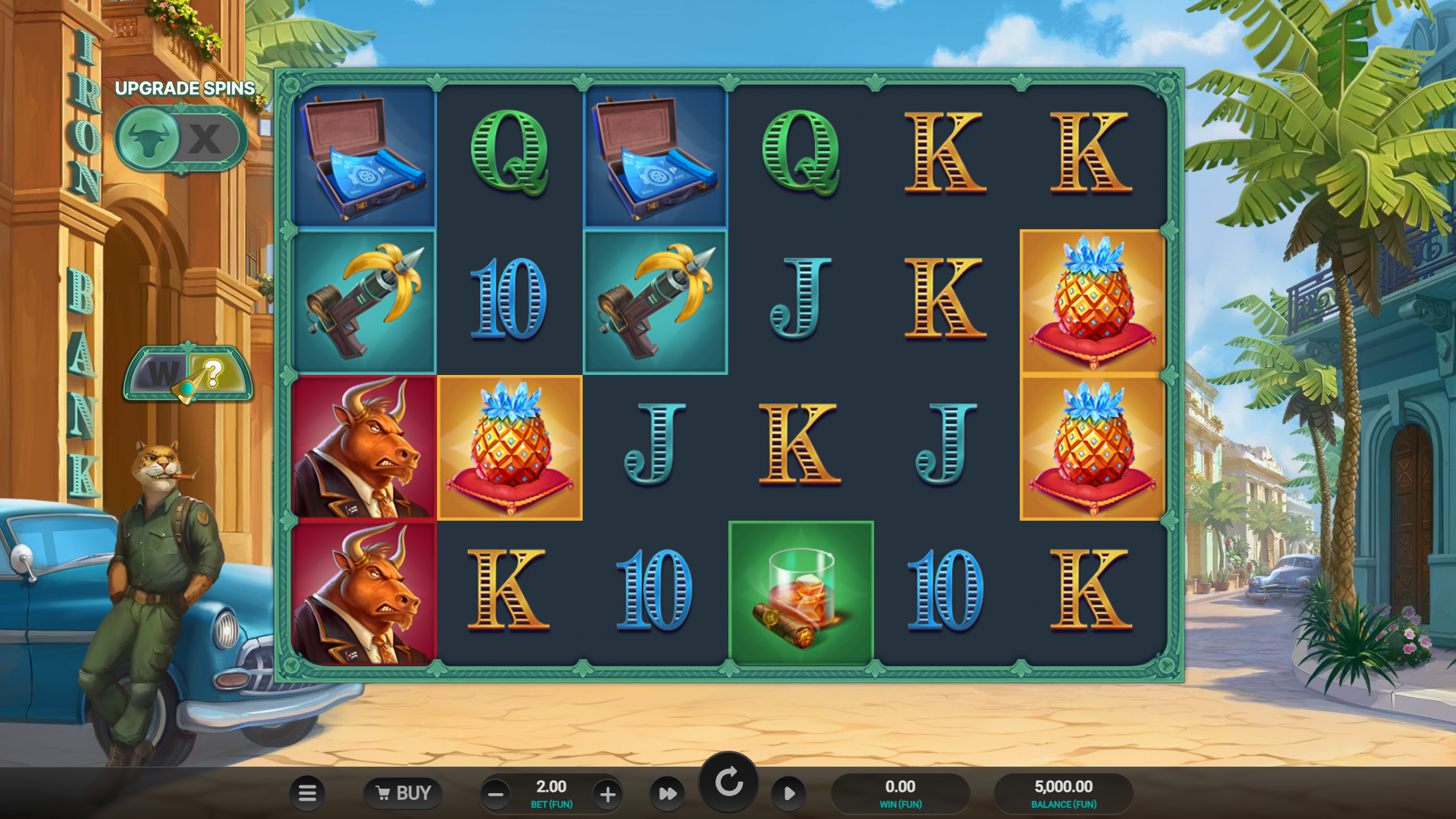
Task: Click the shopping cart icon
Action: click(x=384, y=792)
